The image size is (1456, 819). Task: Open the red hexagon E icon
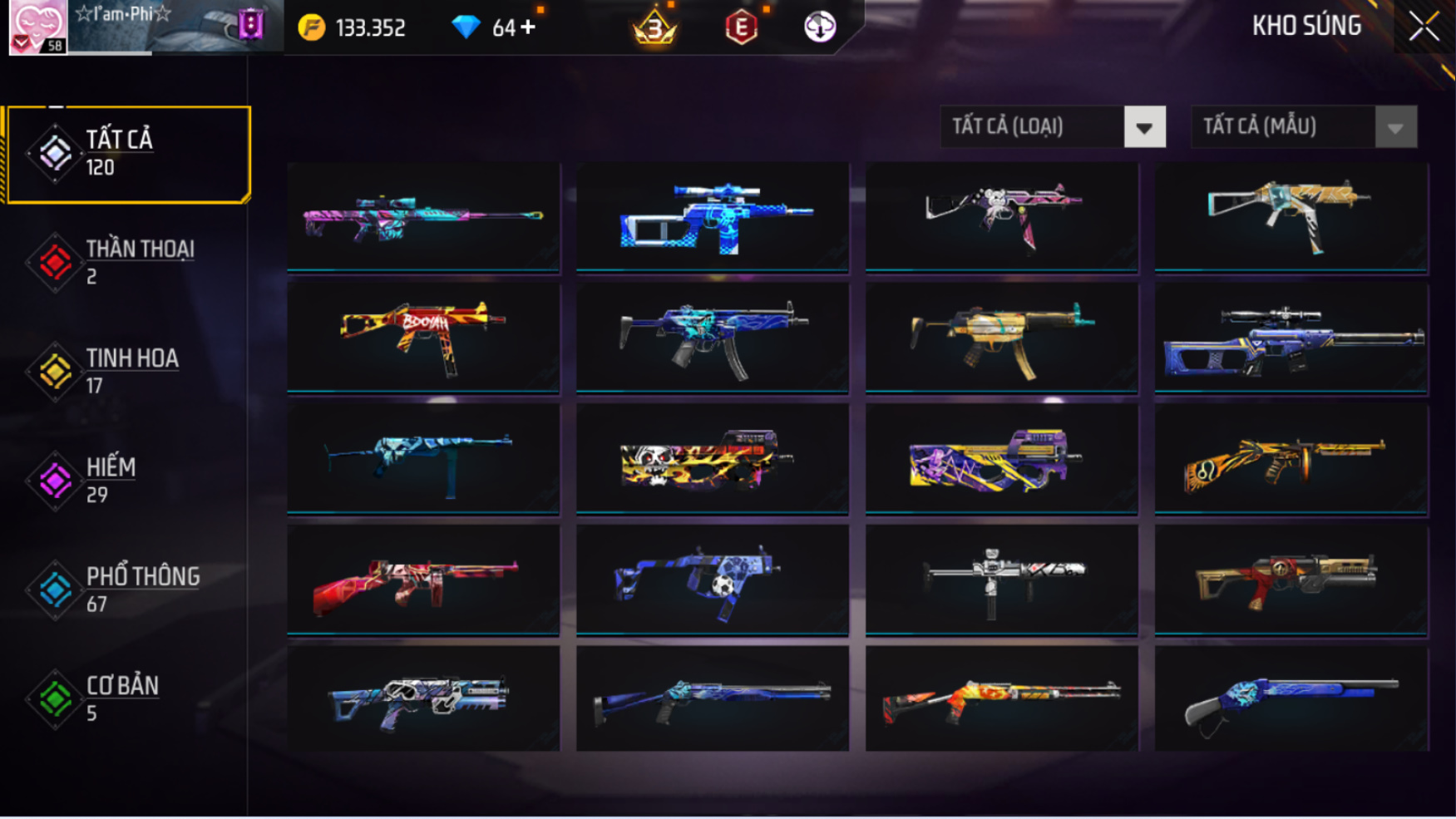coord(741,28)
